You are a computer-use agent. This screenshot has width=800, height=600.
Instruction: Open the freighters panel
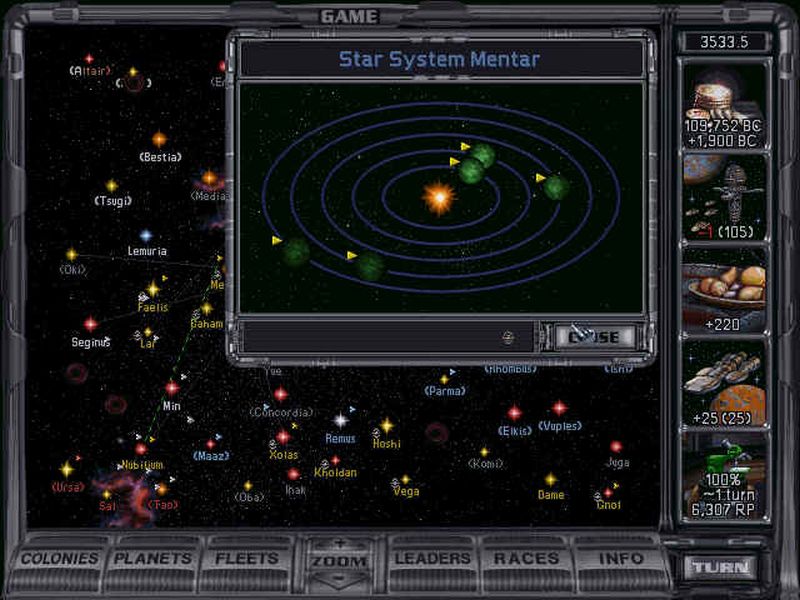(x=724, y=382)
